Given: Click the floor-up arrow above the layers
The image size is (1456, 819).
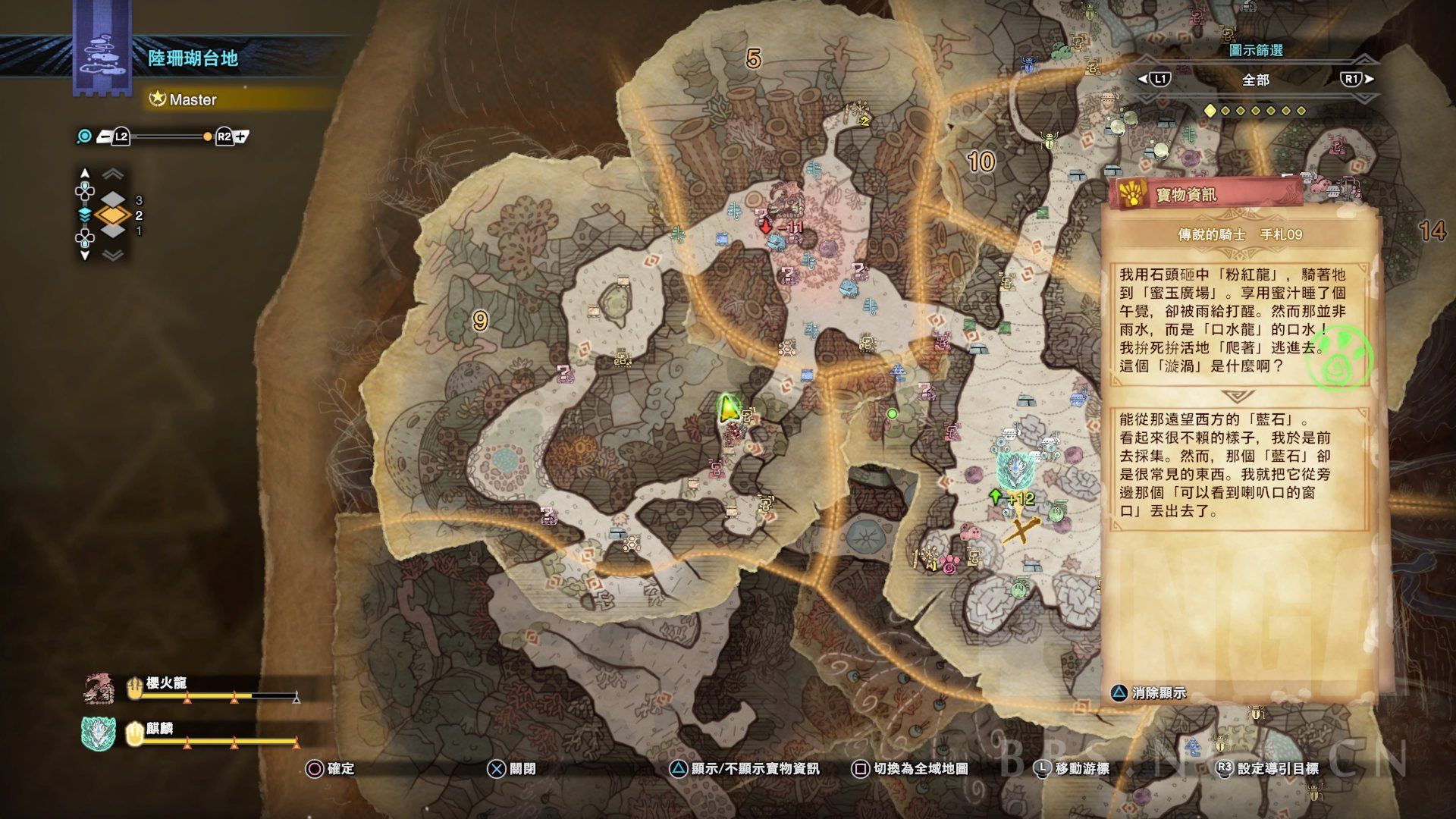Looking at the screenshot, I should coord(85,174).
